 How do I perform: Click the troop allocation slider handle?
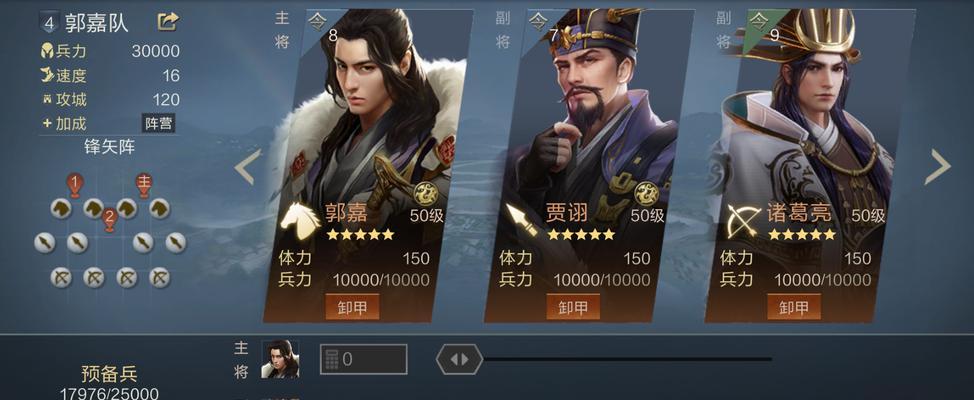click(459, 359)
